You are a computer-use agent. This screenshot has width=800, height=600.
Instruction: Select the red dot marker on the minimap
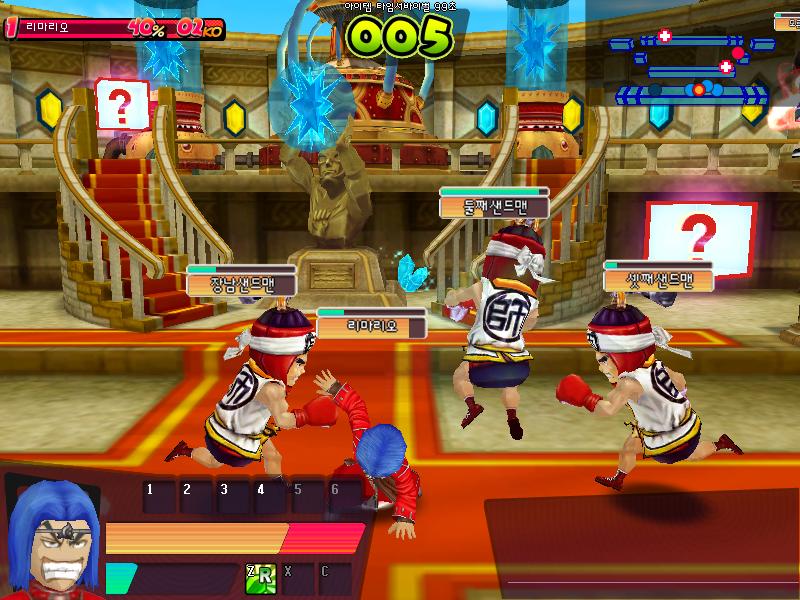pos(738,52)
